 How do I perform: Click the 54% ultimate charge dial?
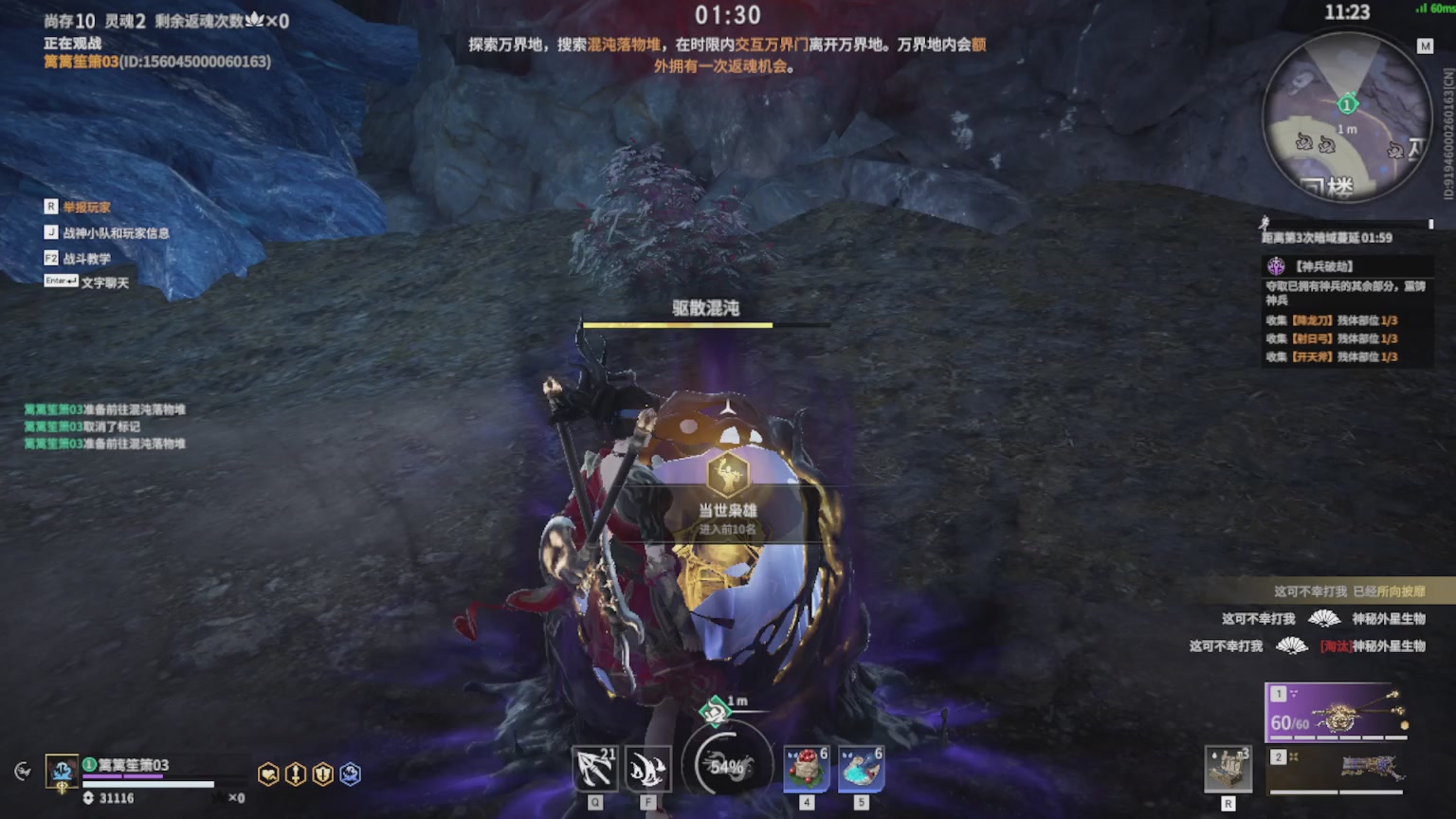coord(726,764)
